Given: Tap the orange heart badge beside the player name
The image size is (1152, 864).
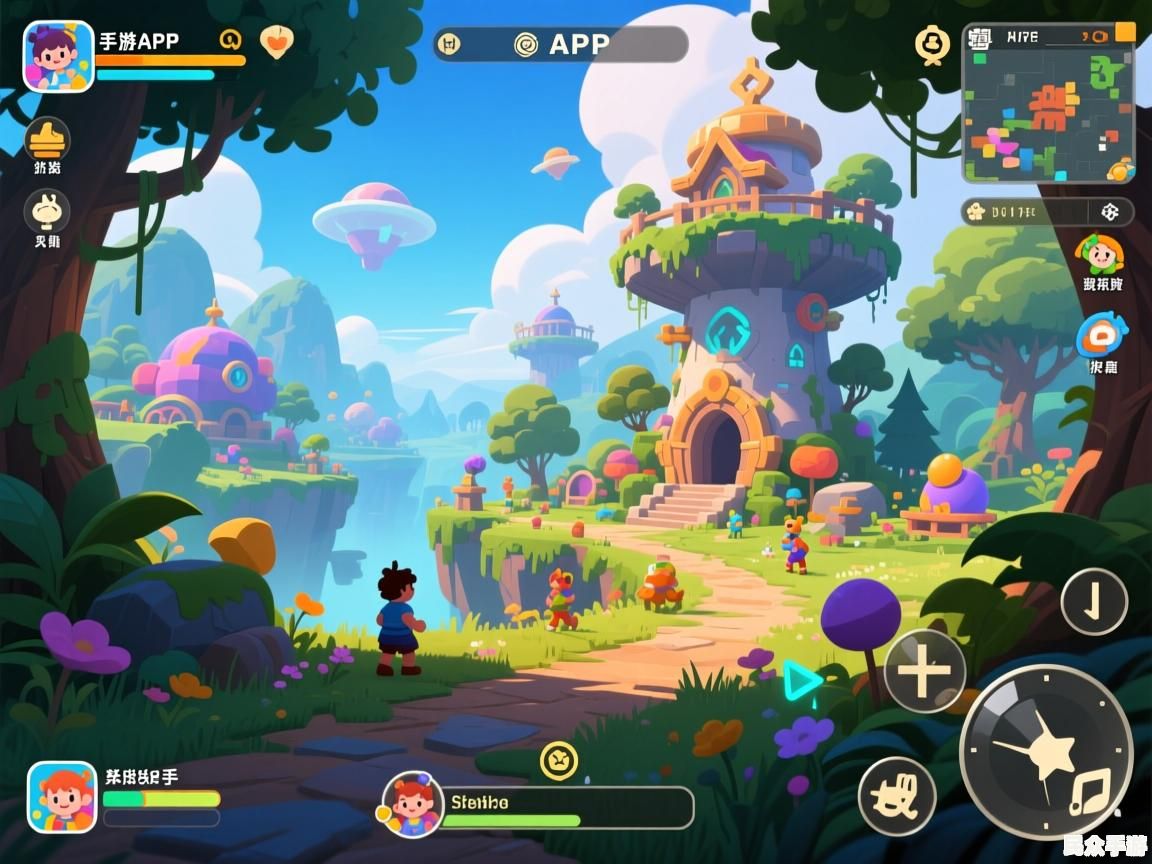Looking at the screenshot, I should click(x=277, y=41).
